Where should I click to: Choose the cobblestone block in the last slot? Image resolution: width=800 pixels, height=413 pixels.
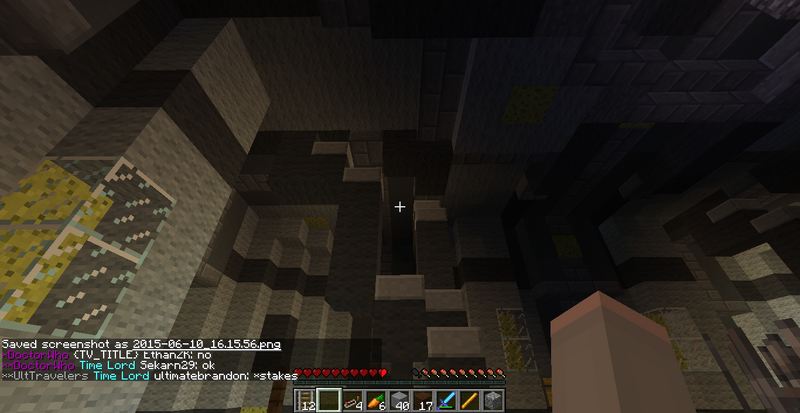pyautogui.click(x=492, y=401)
